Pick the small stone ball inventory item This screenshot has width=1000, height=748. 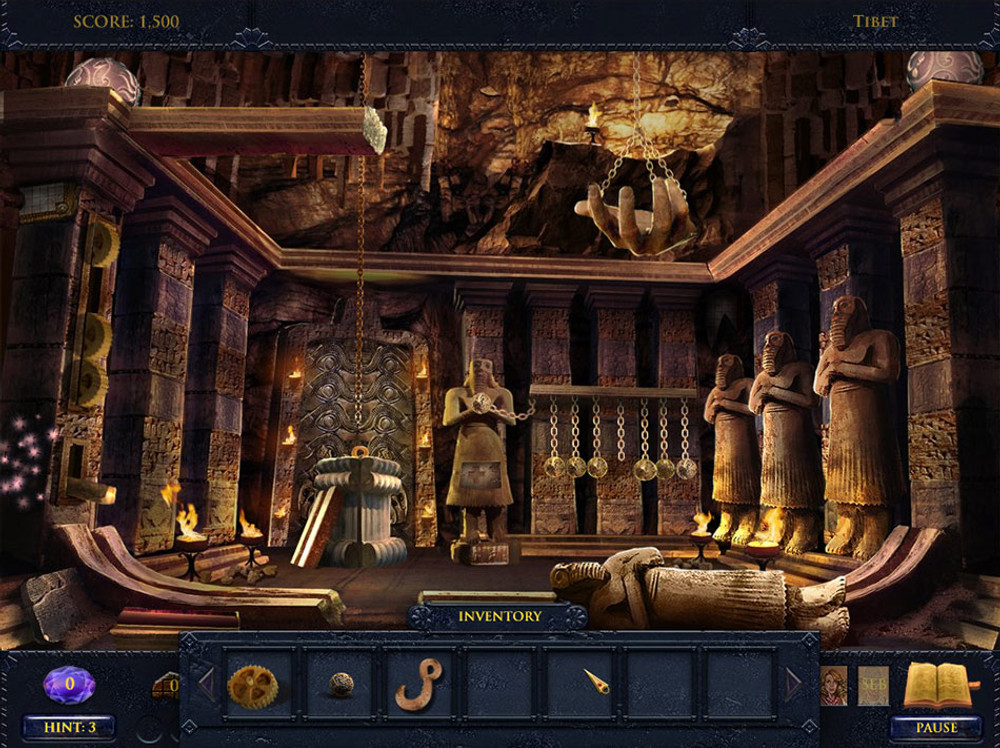(x=342, y=684)
